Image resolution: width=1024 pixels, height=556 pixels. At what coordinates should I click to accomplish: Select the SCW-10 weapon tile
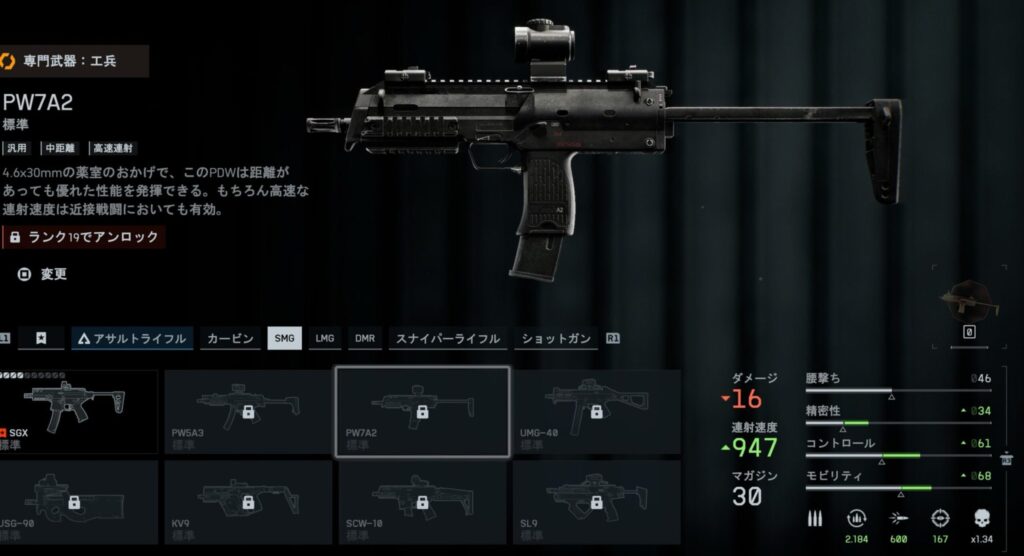point(422,501)
